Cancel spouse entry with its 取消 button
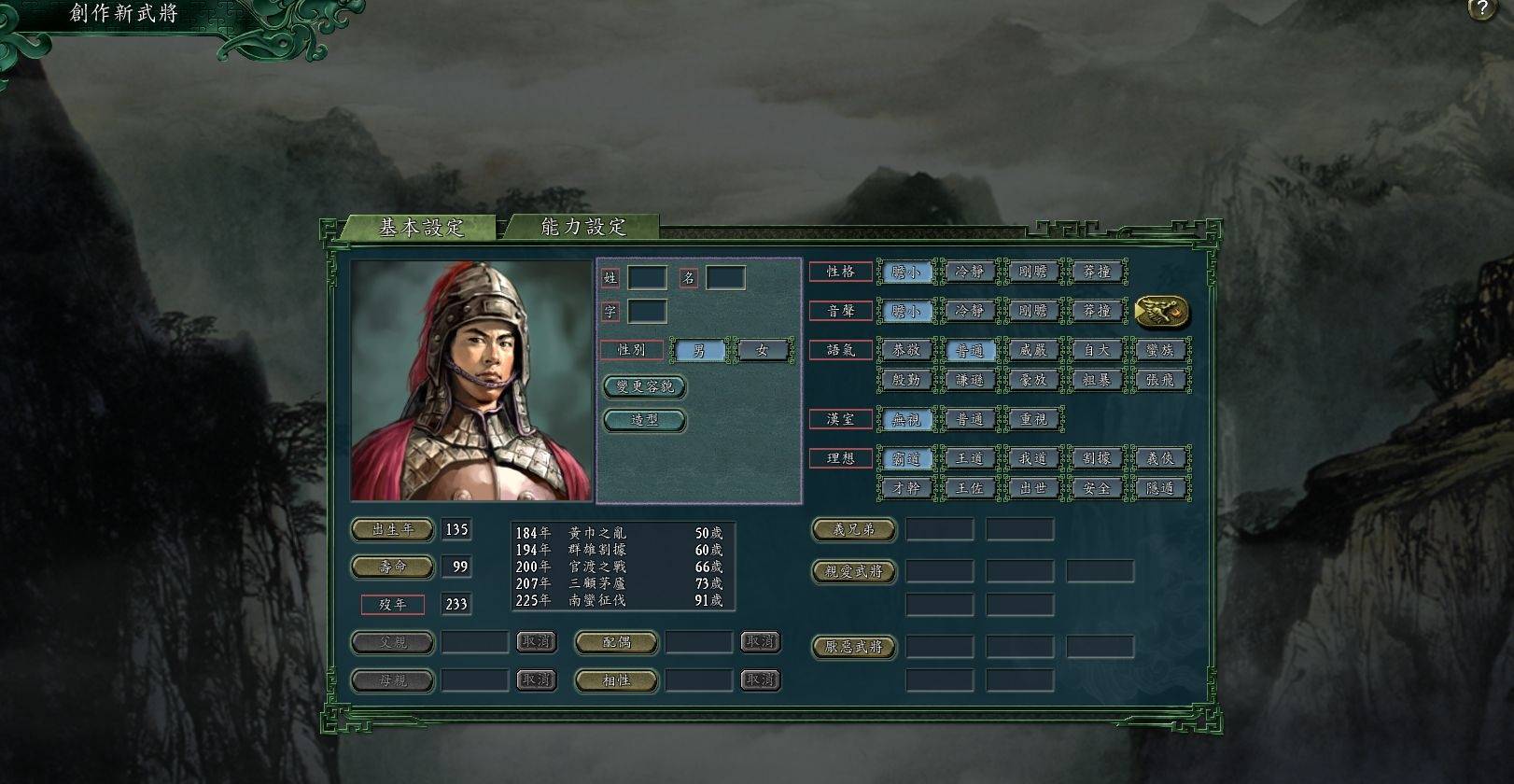This screenshot has width=1514, height=784. pos(761,642)
